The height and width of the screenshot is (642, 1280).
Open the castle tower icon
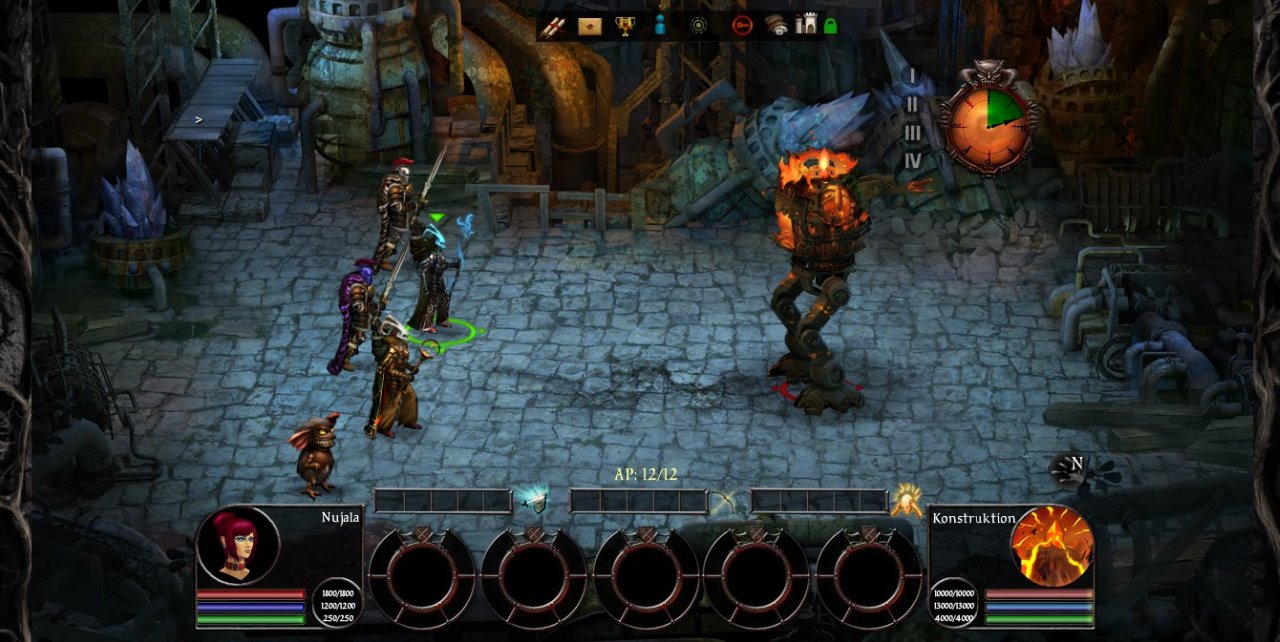coord(806,25)
